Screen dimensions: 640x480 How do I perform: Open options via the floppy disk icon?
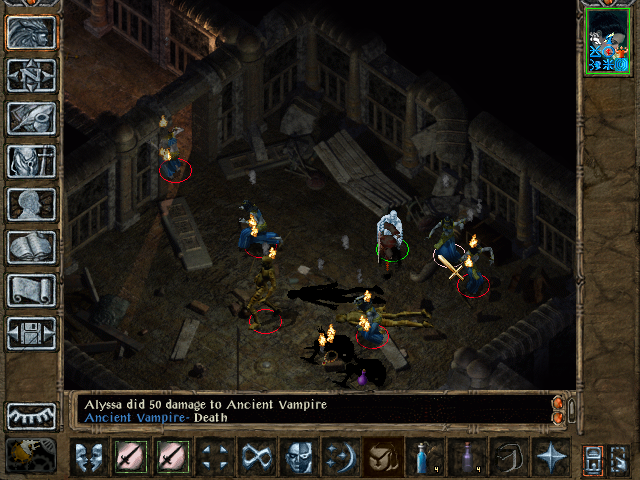point(31,333)
